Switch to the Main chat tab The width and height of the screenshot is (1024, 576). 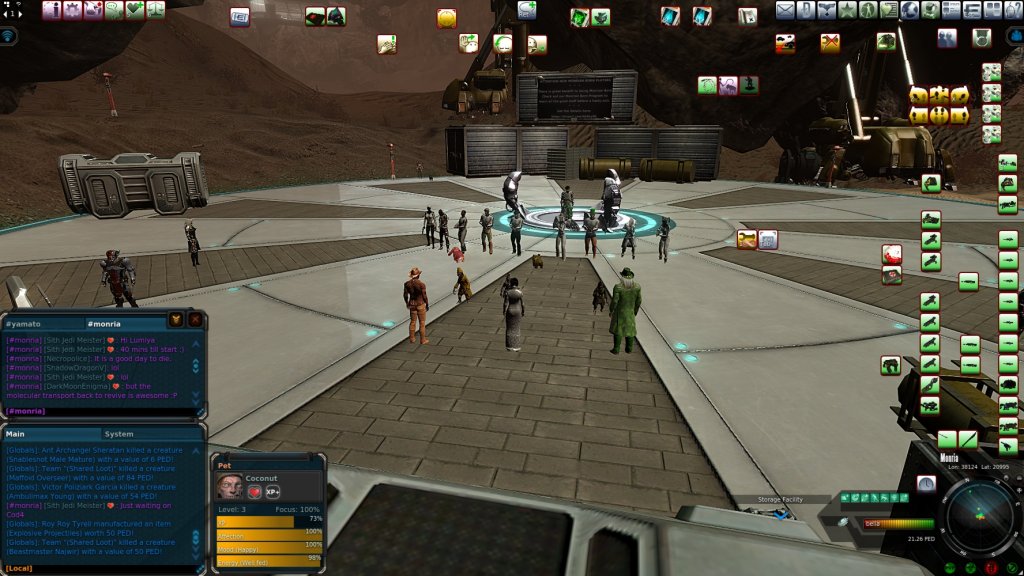pos(16,434)
